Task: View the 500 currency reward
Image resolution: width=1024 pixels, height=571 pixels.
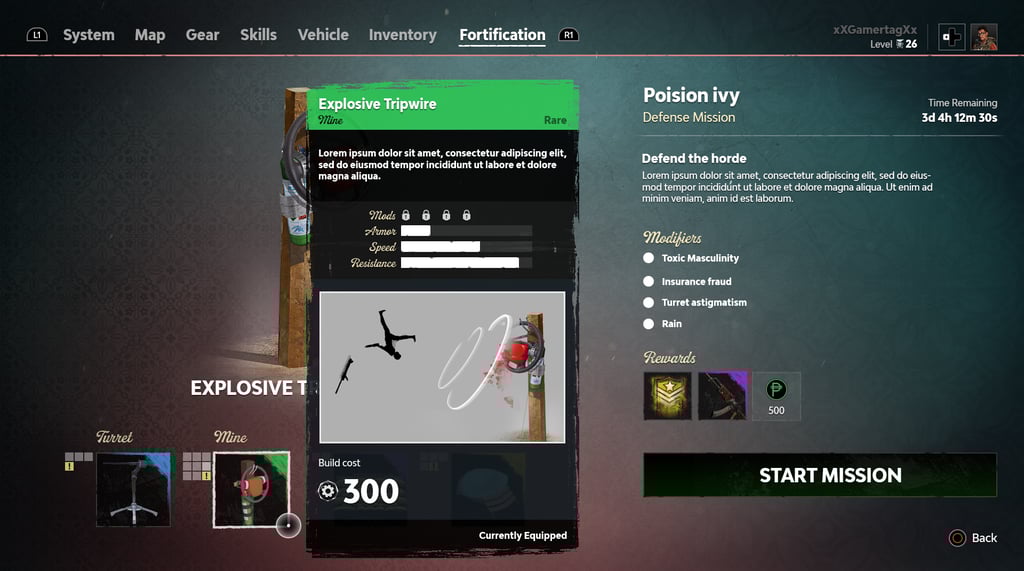Action: (x=776, y=396)
